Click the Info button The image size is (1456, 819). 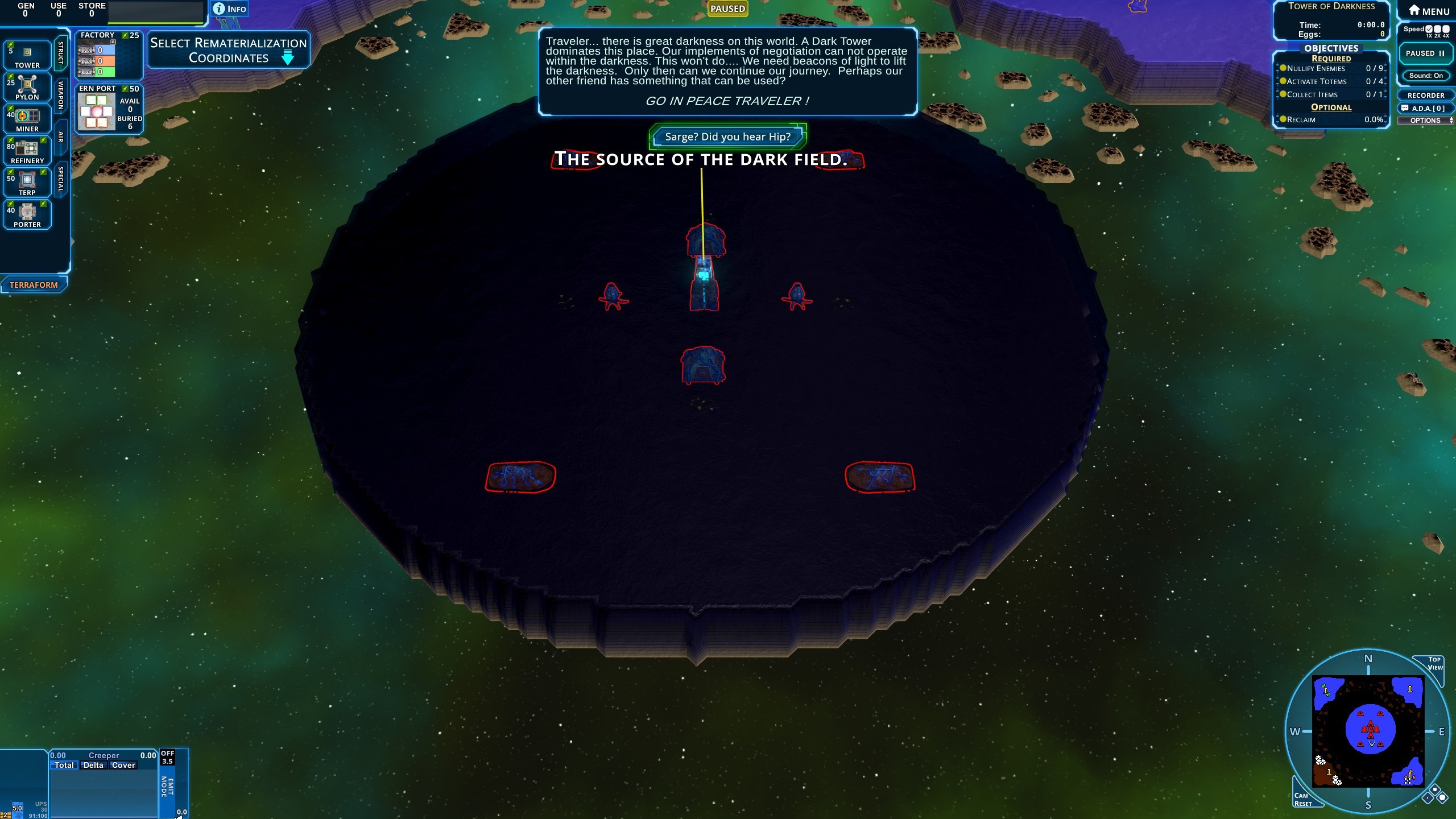point(230,9)
